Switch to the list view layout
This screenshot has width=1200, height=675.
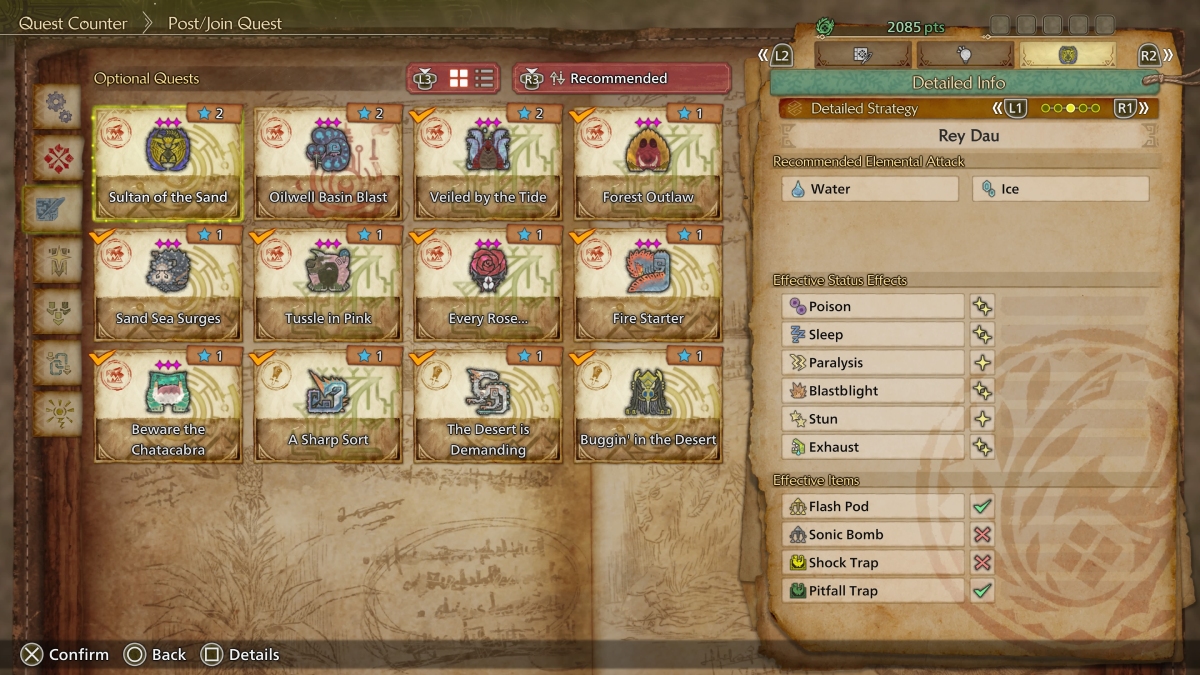pyautogui.click(x=484, y=78)
